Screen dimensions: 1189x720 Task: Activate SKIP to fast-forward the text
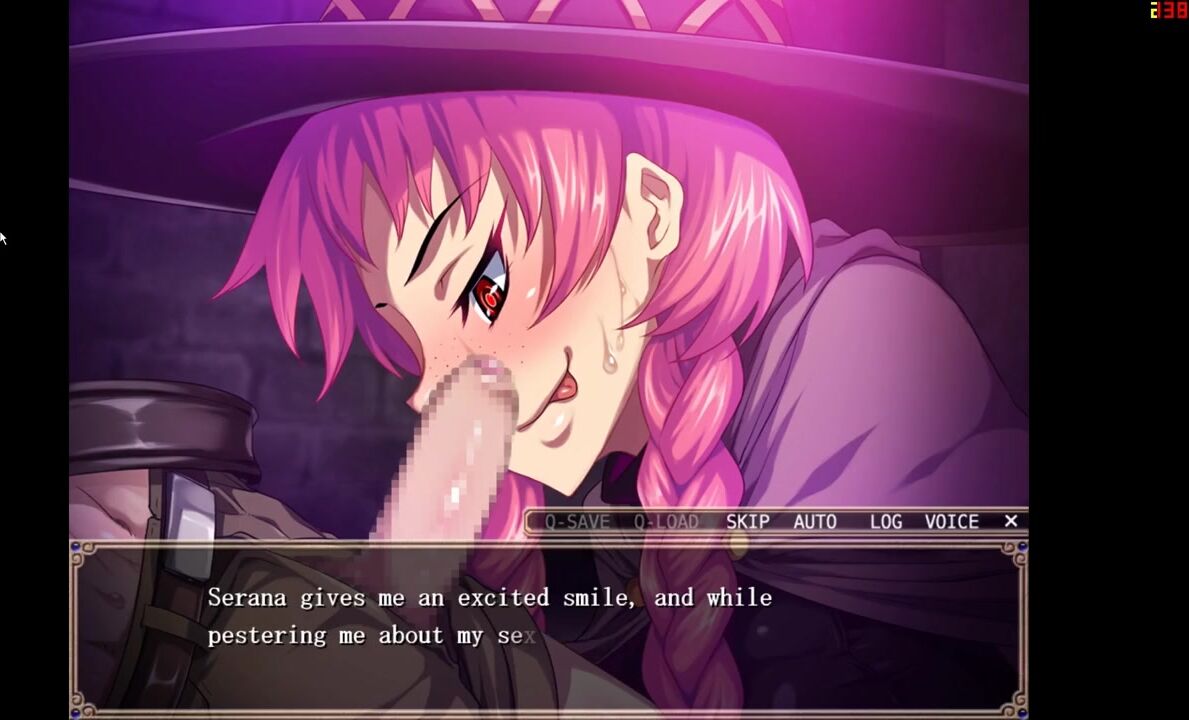[748, 522]
